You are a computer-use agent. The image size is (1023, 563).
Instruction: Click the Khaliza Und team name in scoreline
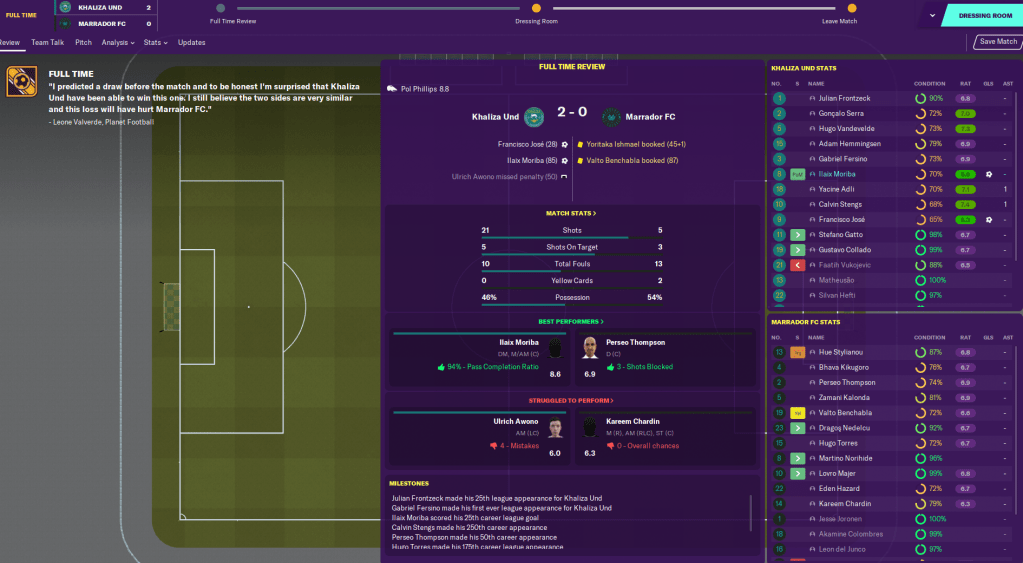(x=496, y=117)
